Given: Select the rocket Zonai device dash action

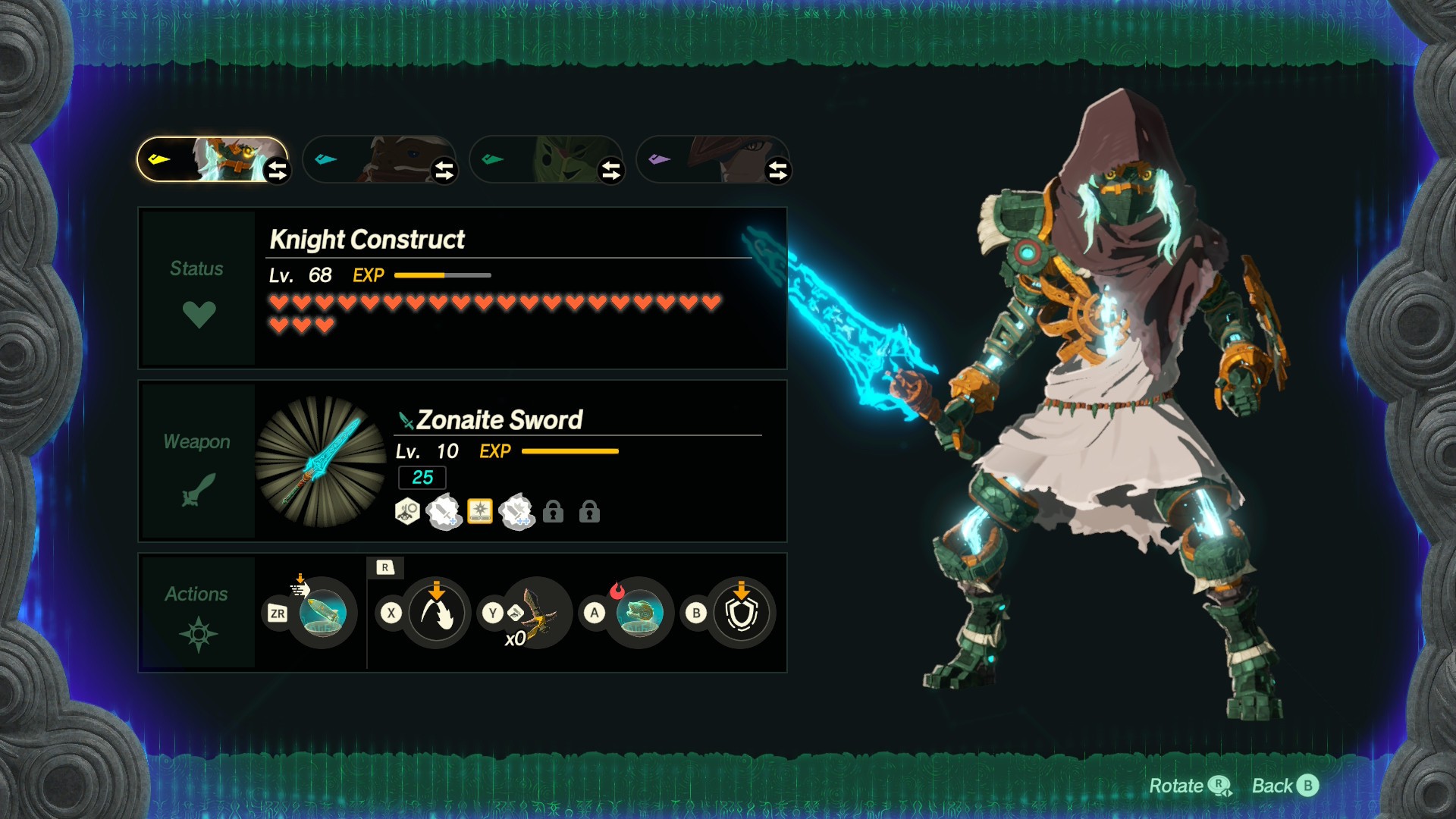Looking at the screenshot, I should pyautogui.click(x=323, y=613).
